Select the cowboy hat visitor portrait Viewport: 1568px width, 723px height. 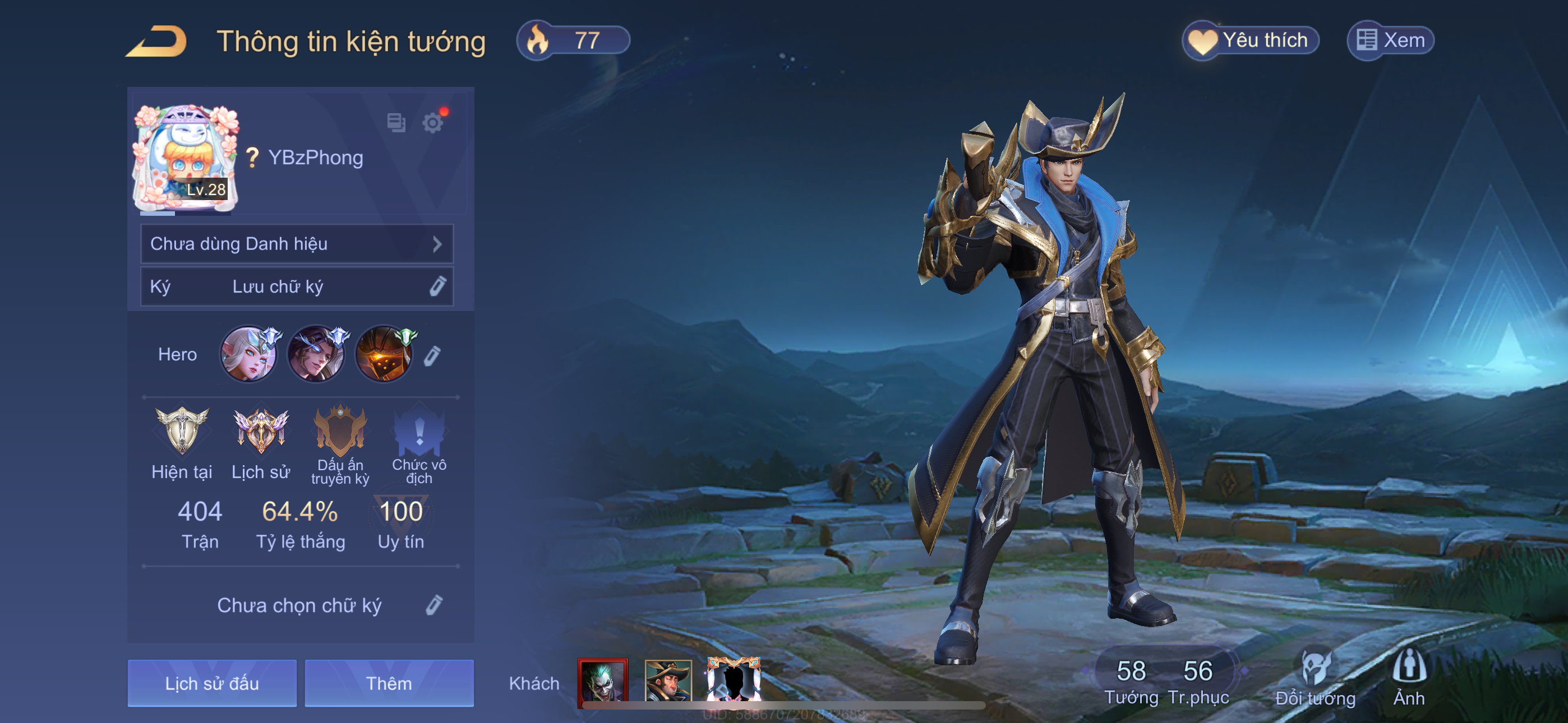tap(668, 681)
